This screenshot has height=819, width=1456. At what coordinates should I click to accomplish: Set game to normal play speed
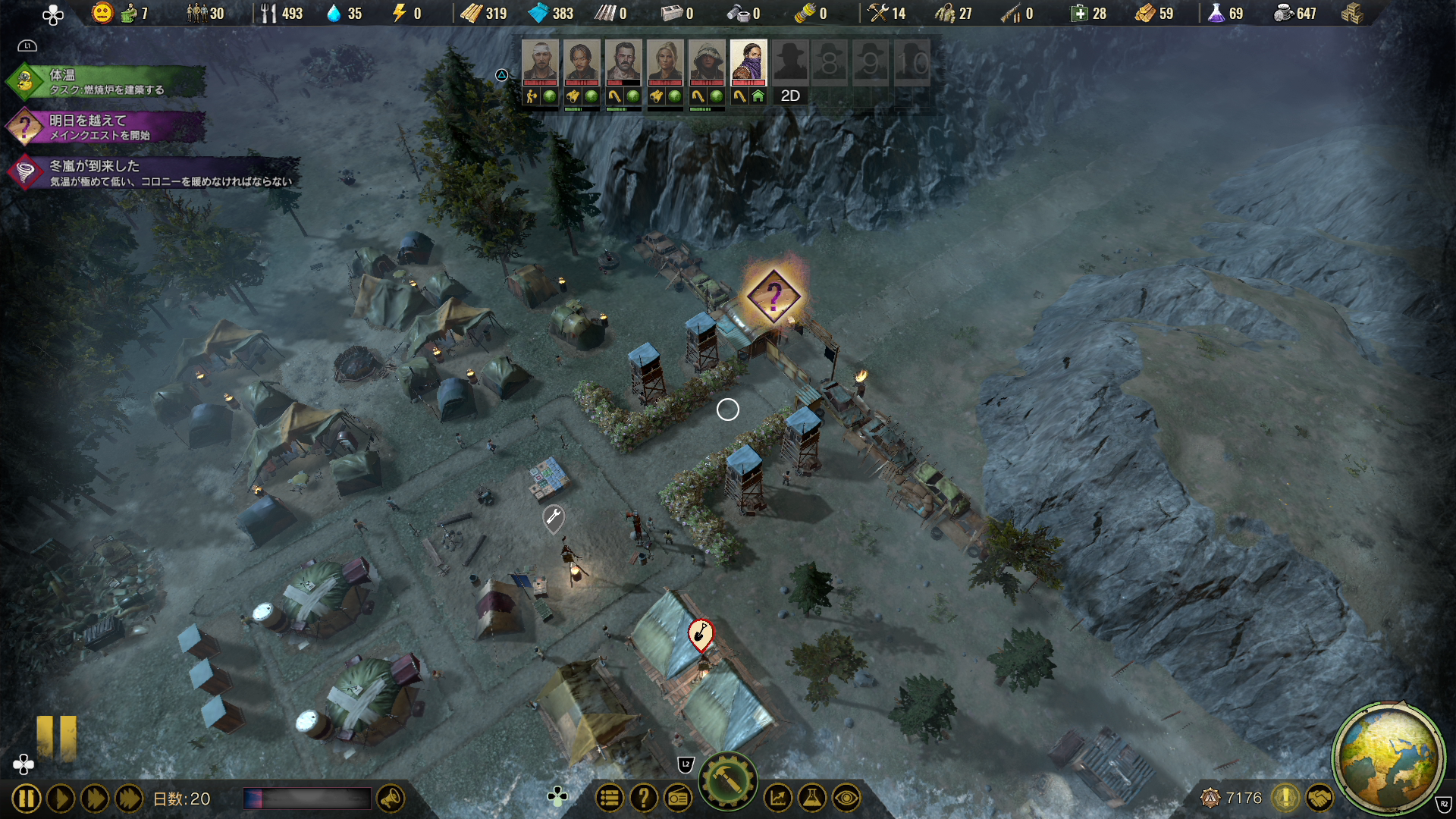(61, 799)
